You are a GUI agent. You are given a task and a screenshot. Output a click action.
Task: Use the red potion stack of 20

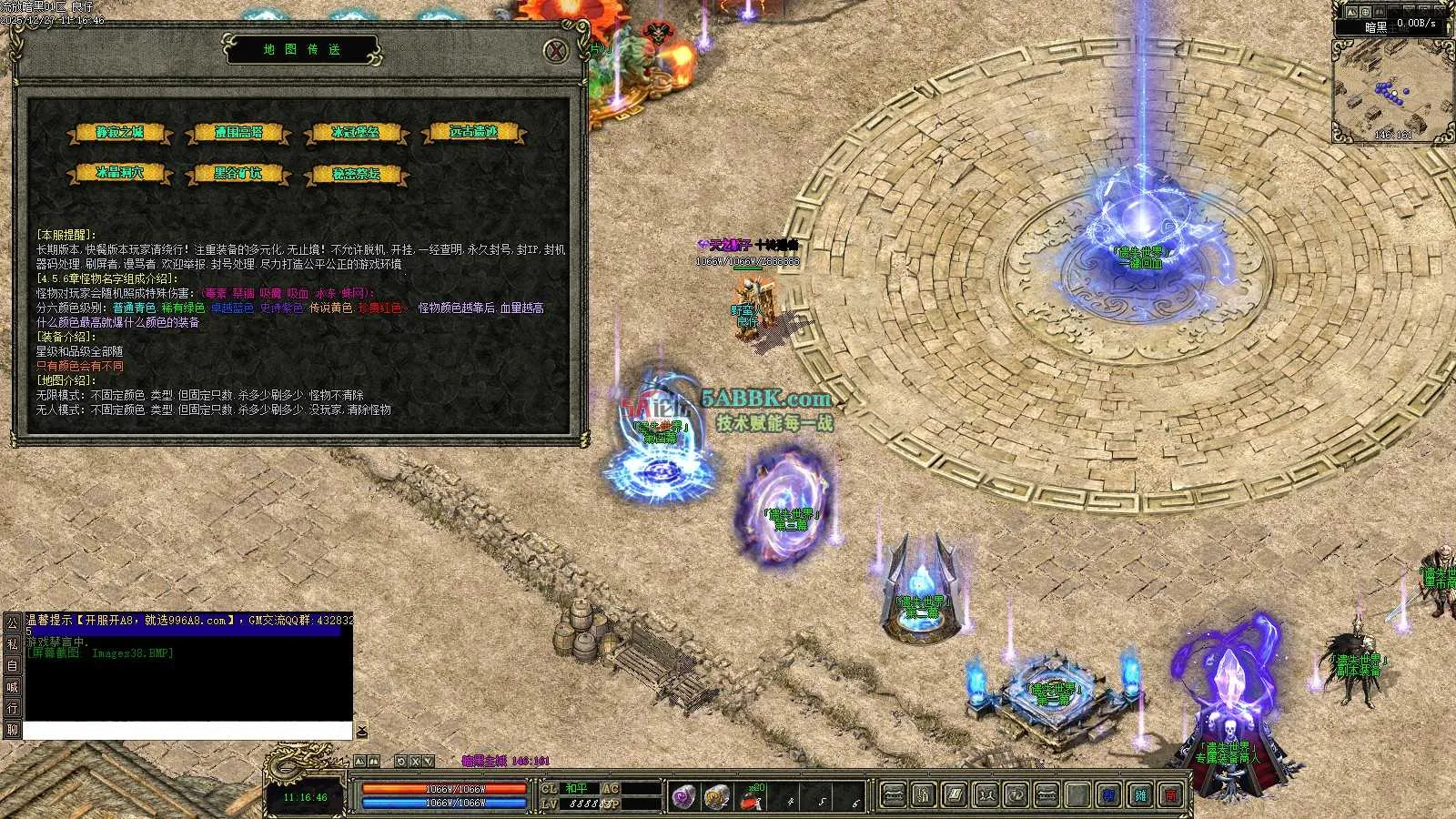(751, 797)
